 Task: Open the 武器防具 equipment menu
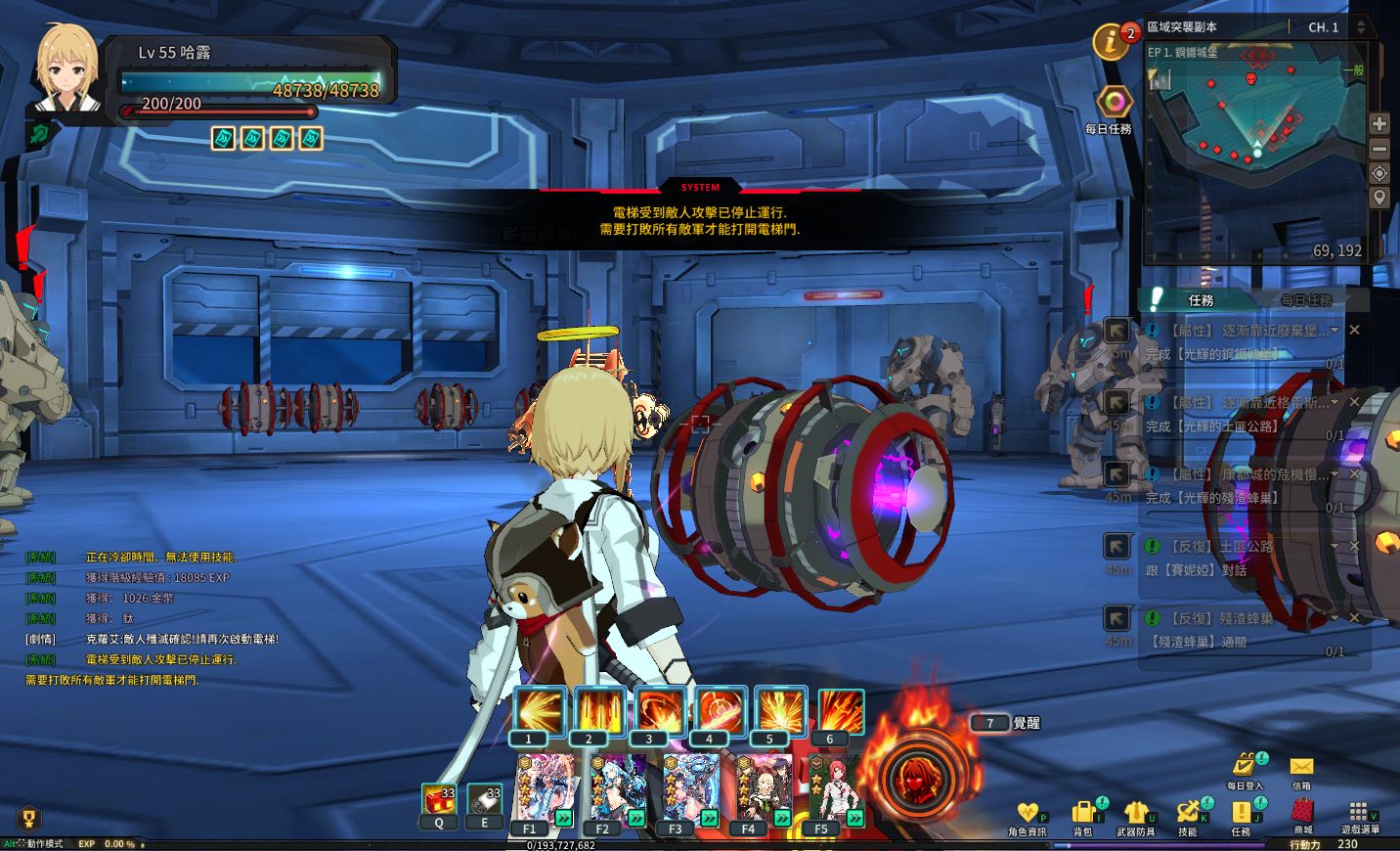[x=1135, y=813]
